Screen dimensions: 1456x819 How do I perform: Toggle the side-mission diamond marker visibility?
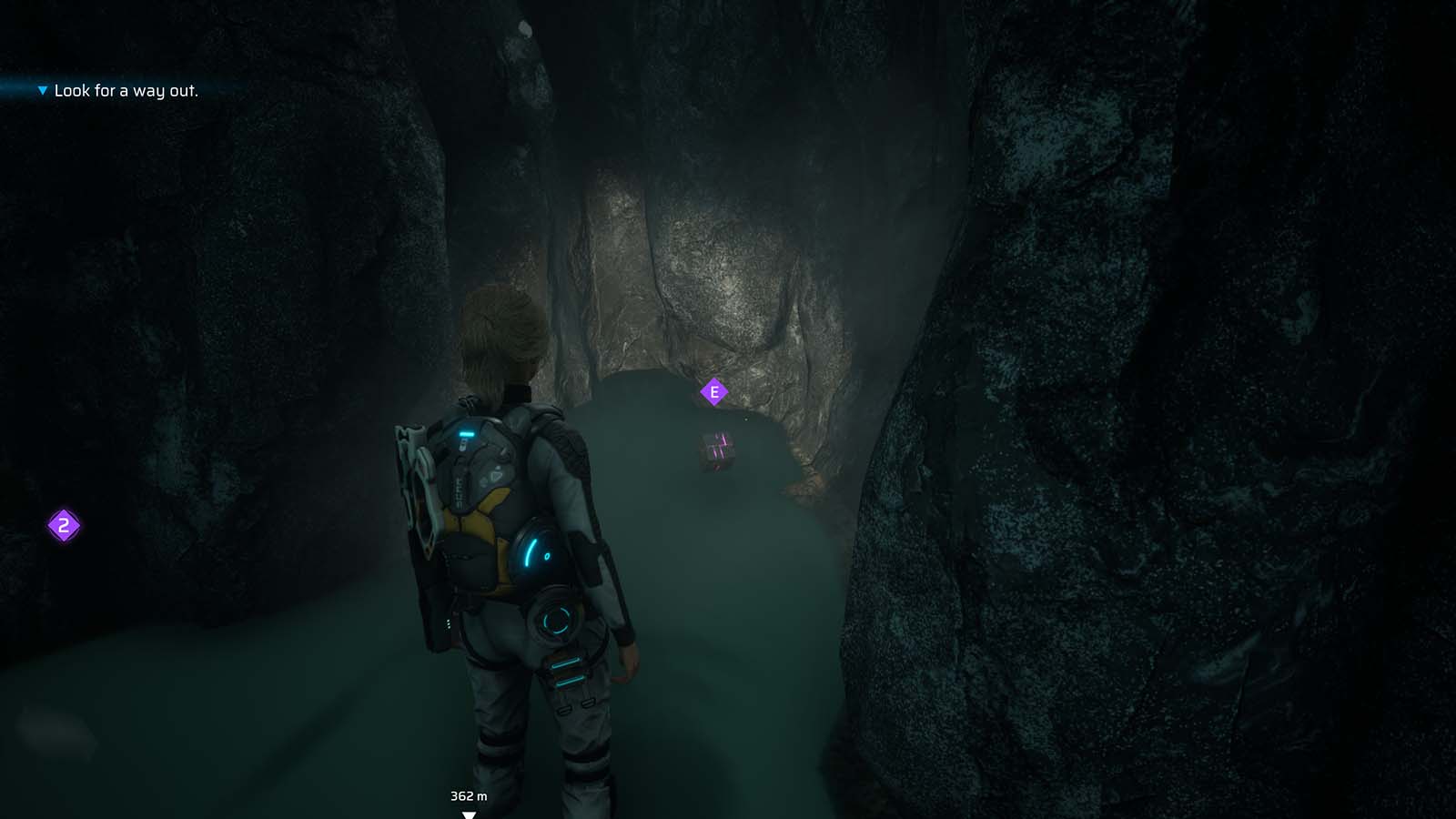[x=63, y=524]
